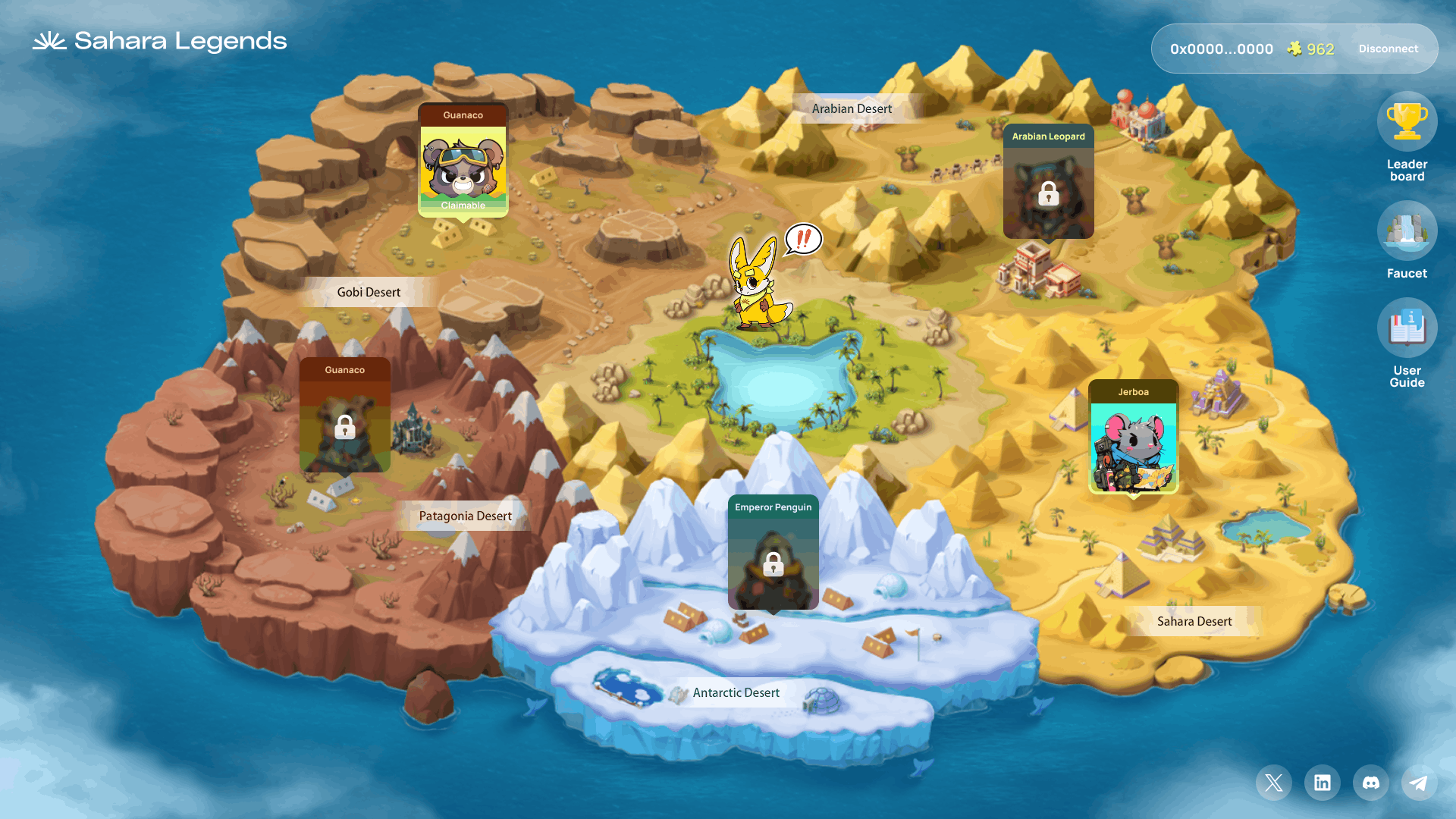Screen dimensions: 1456x819
Task: Select the locked Guanaco card in Patagonia
Action: 345,416
